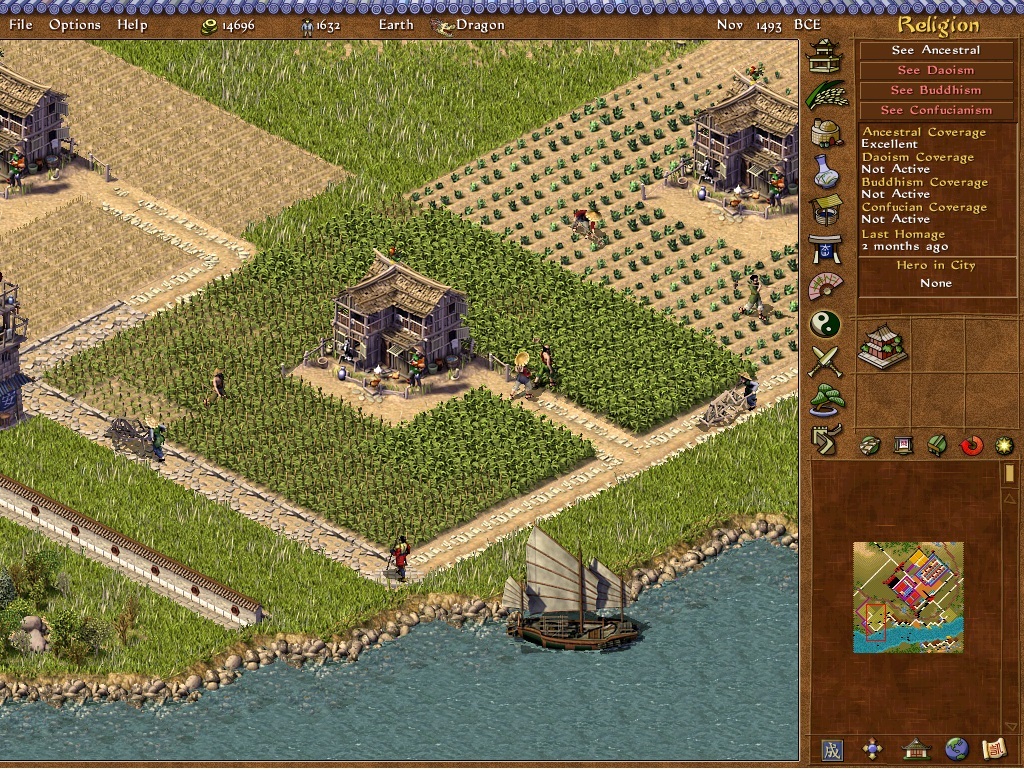Pick the ancestral shrine building to place
Viewport: 1024px width, 769px height.
click(882, 346)
